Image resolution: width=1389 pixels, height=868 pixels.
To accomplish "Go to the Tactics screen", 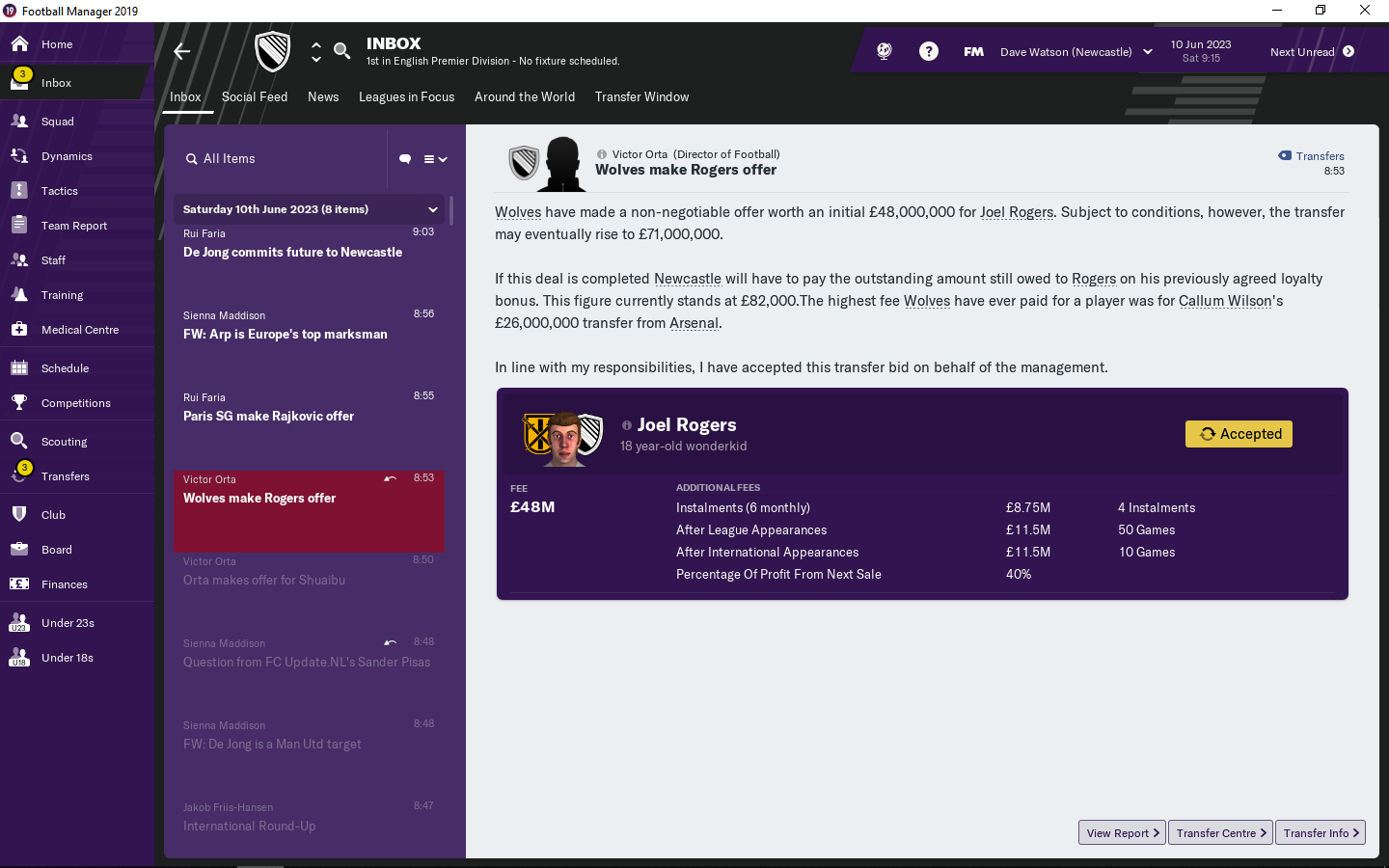I will point(59,191).
